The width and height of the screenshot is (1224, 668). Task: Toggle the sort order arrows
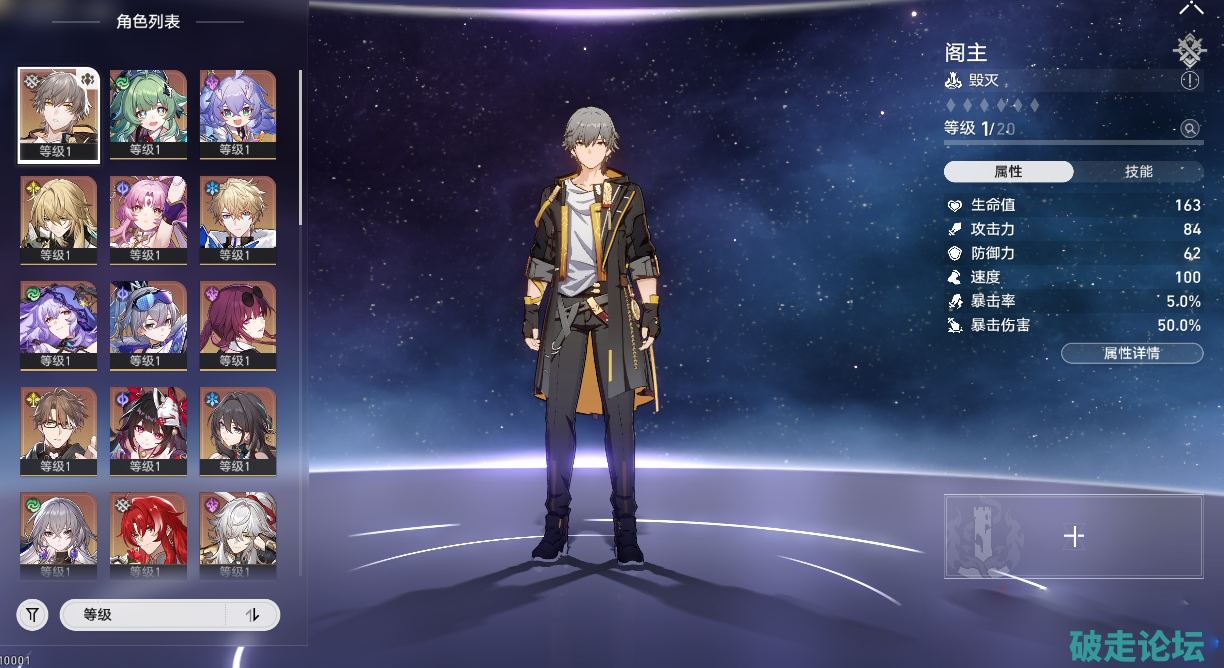[x=252, y=615]
